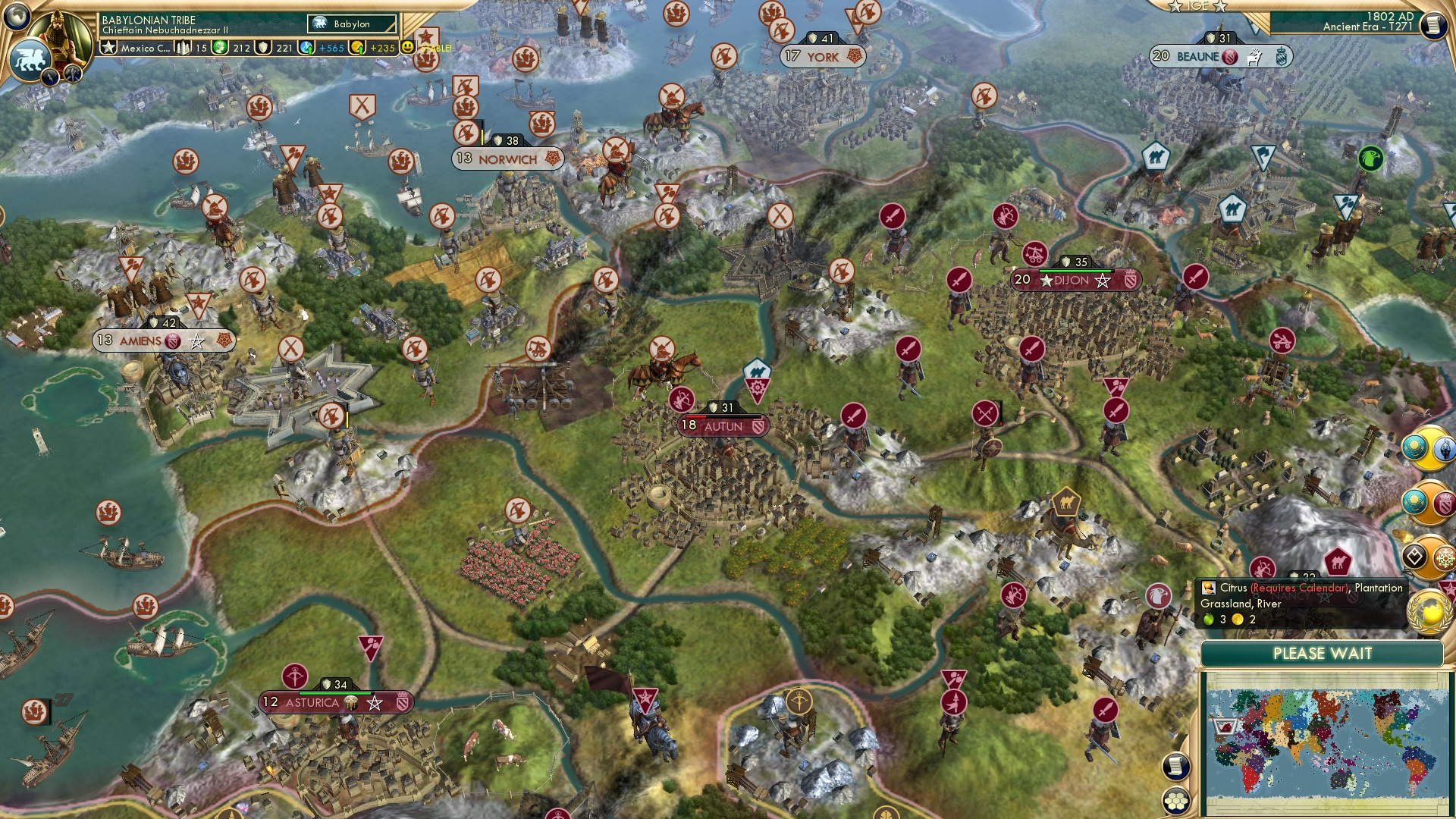Click the green science counter icon
1456x819 pixels.
click(x=219, y=47)
